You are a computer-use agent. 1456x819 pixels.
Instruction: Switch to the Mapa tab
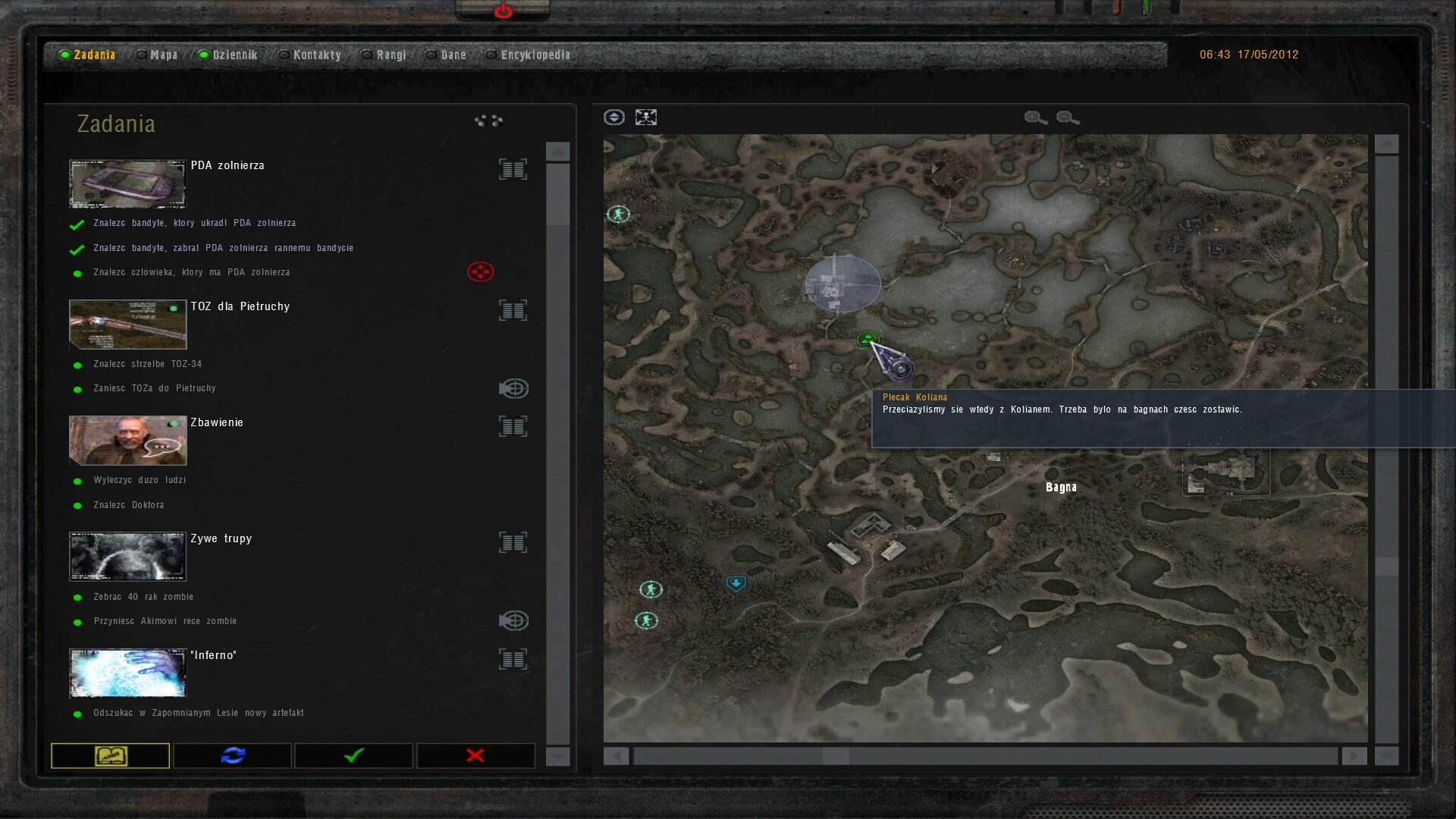[x=163, y=55]
